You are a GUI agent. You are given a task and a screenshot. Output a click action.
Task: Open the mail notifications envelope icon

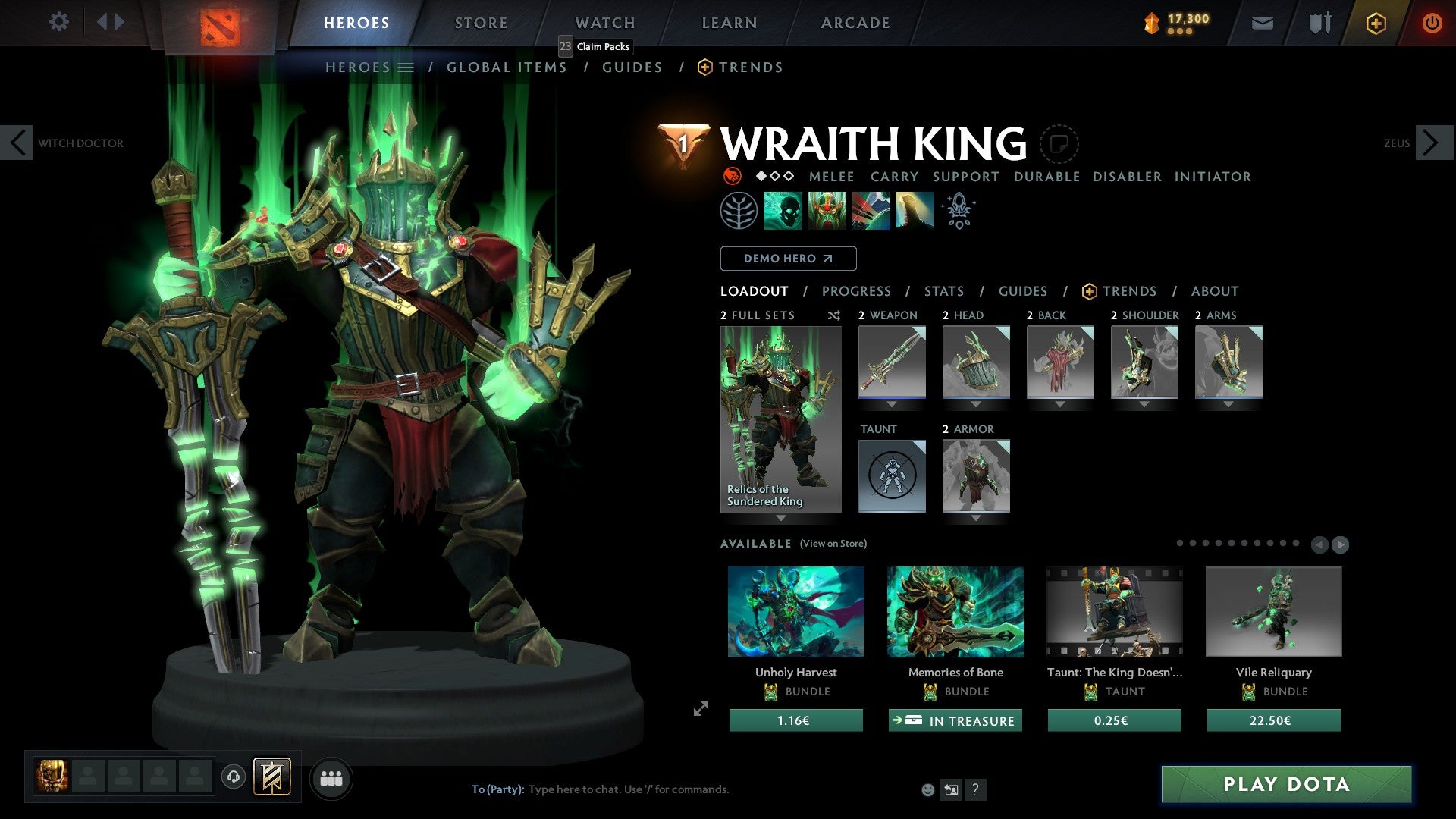(x=1262, y=23)
